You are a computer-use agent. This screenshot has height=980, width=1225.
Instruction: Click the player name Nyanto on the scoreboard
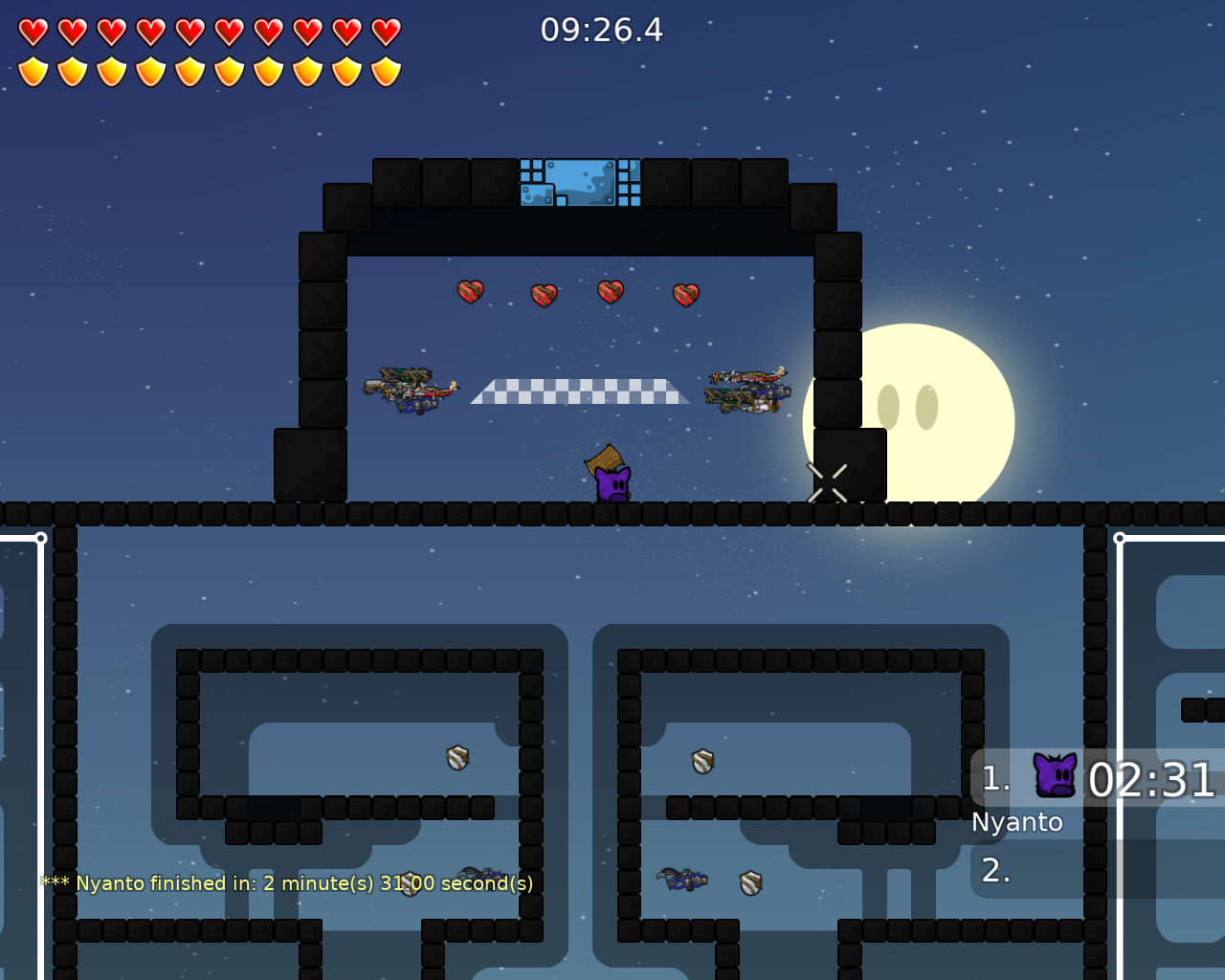1016,821
